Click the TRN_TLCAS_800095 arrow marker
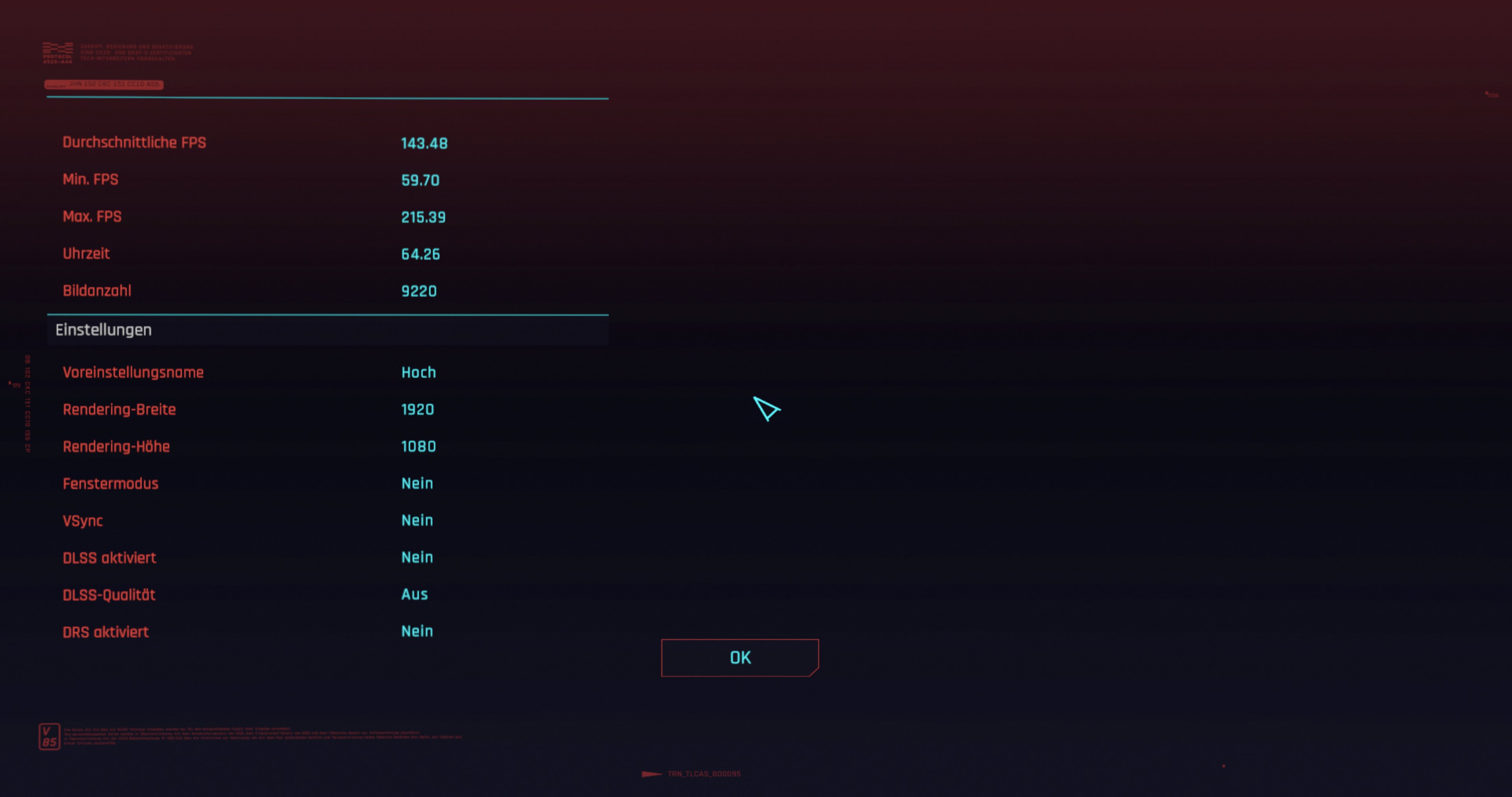Screen dimensions: 1512x797 (652, 773)
